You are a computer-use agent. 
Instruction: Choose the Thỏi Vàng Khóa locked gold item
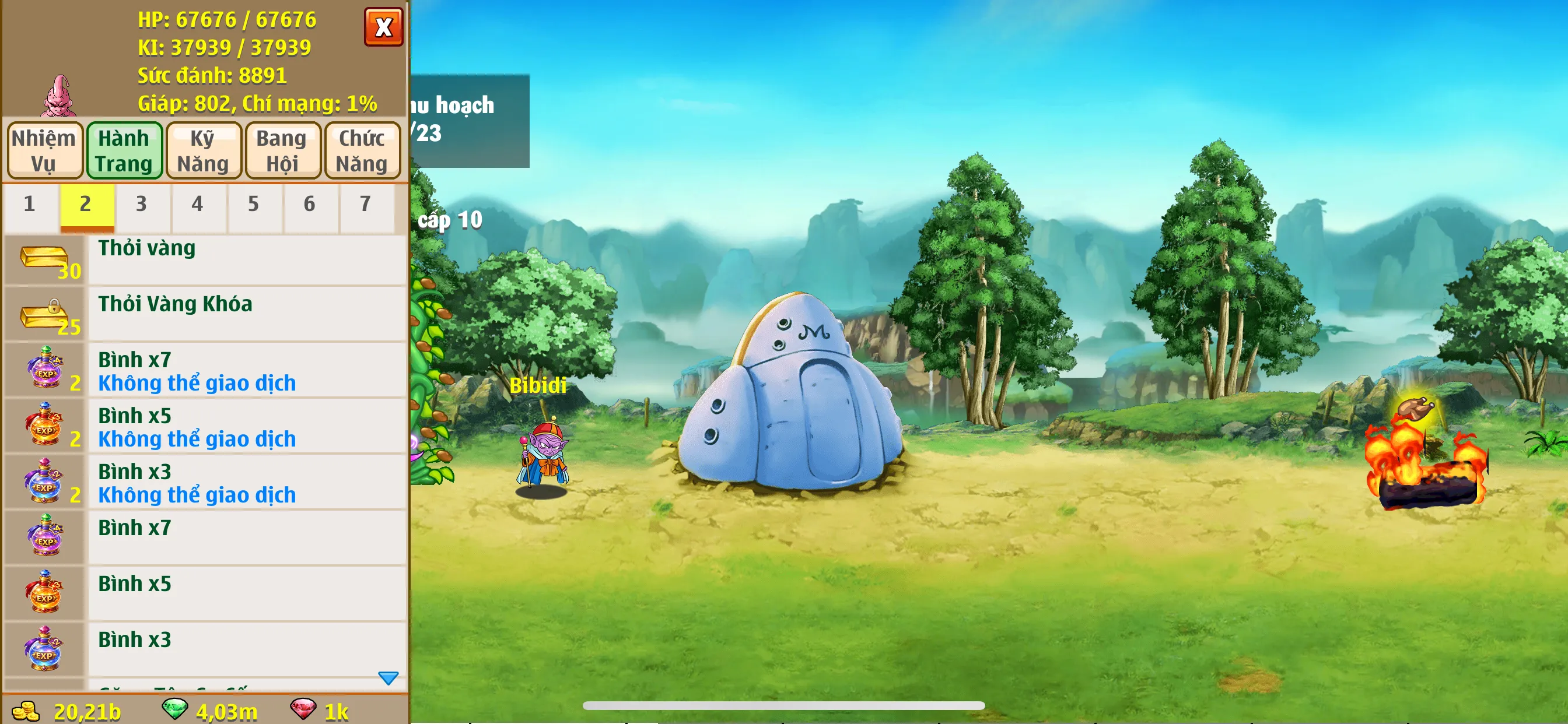point(205,315)
